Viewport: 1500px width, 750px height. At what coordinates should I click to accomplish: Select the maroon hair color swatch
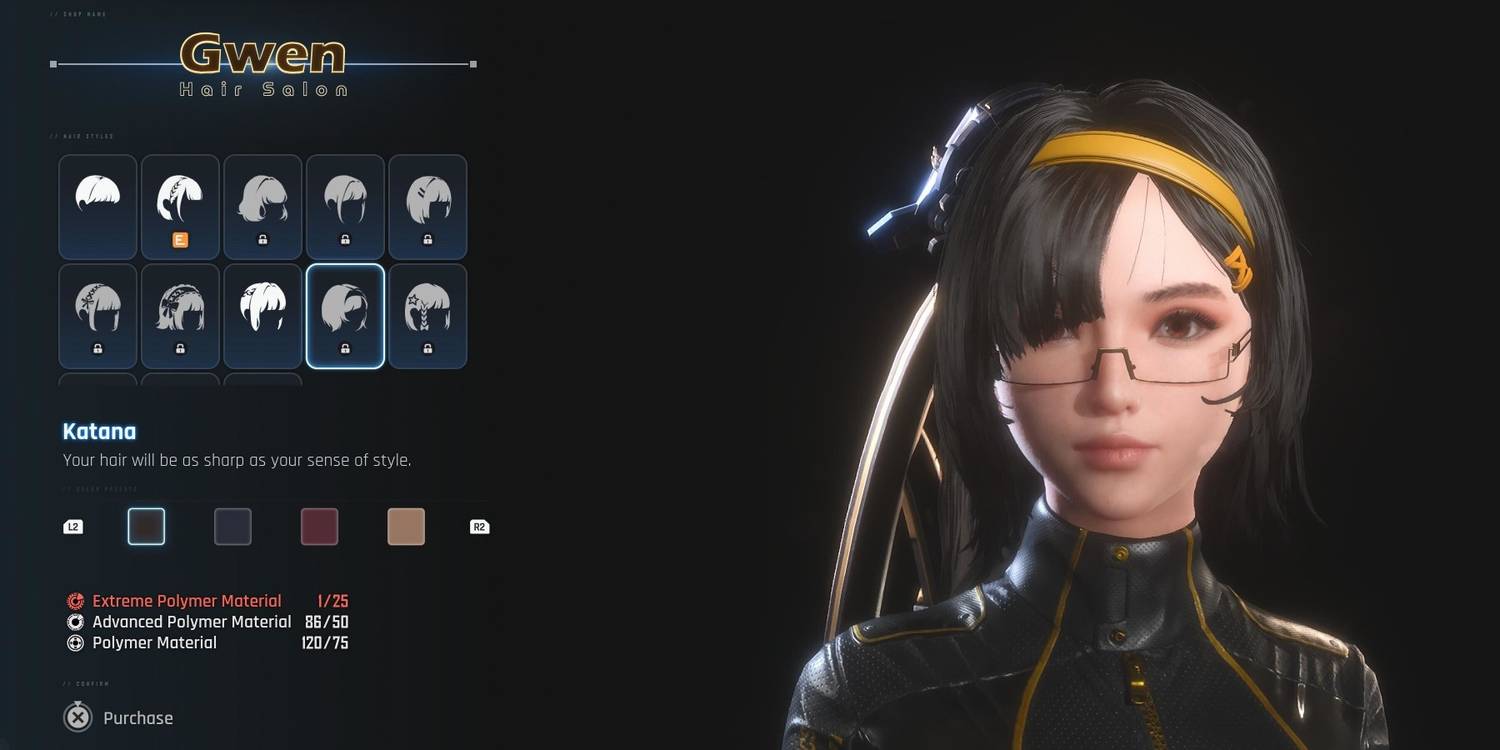320,527
